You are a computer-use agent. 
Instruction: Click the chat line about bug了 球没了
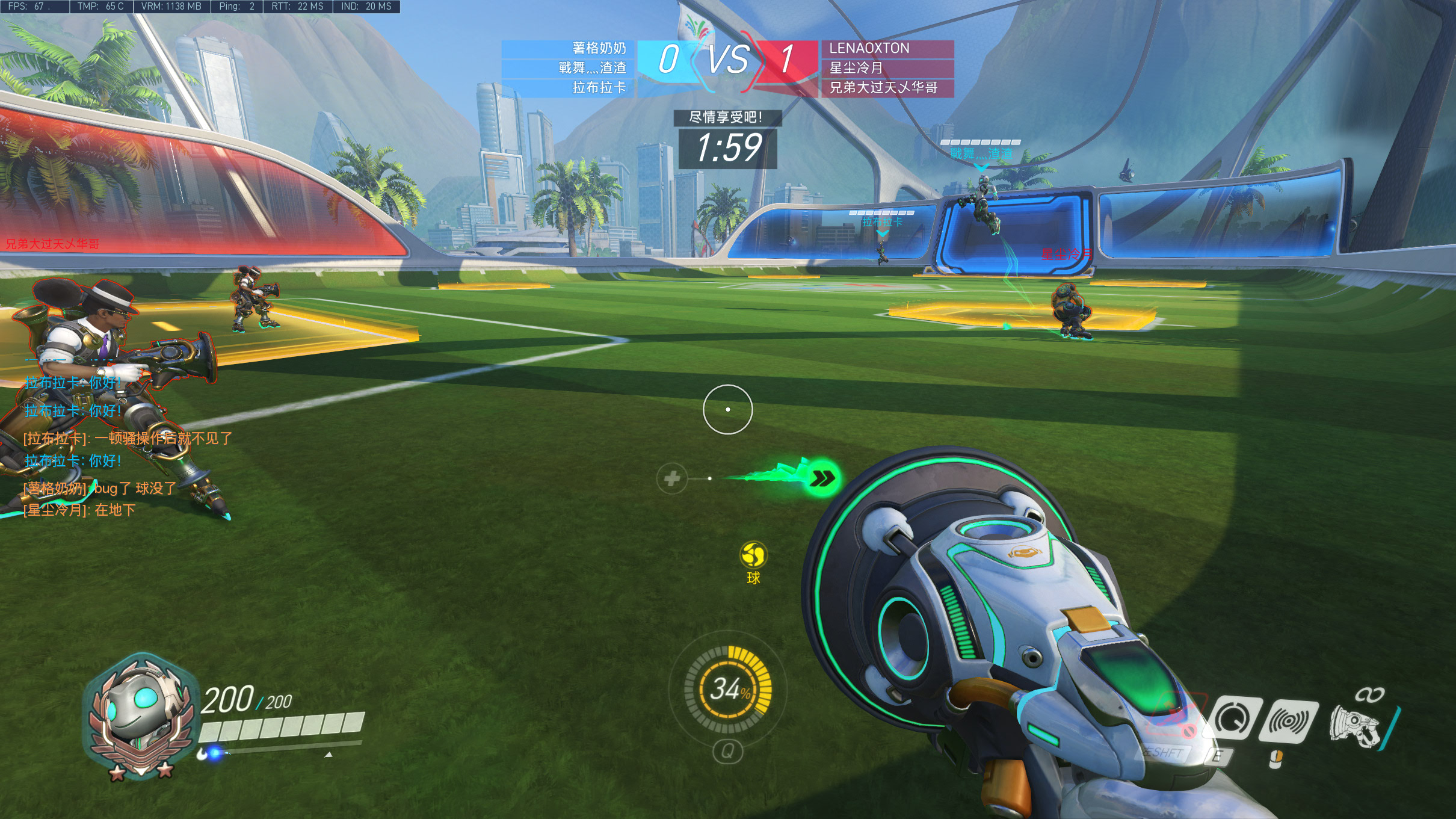[100, 488]
